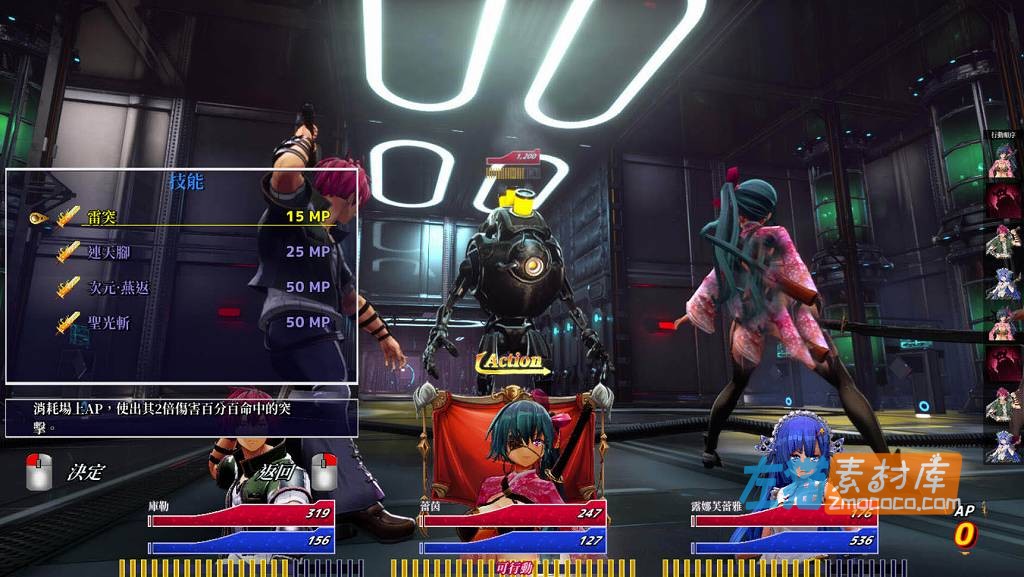Choose the 連天腳 skill
1024x577 pixels.
coord(180,252)
